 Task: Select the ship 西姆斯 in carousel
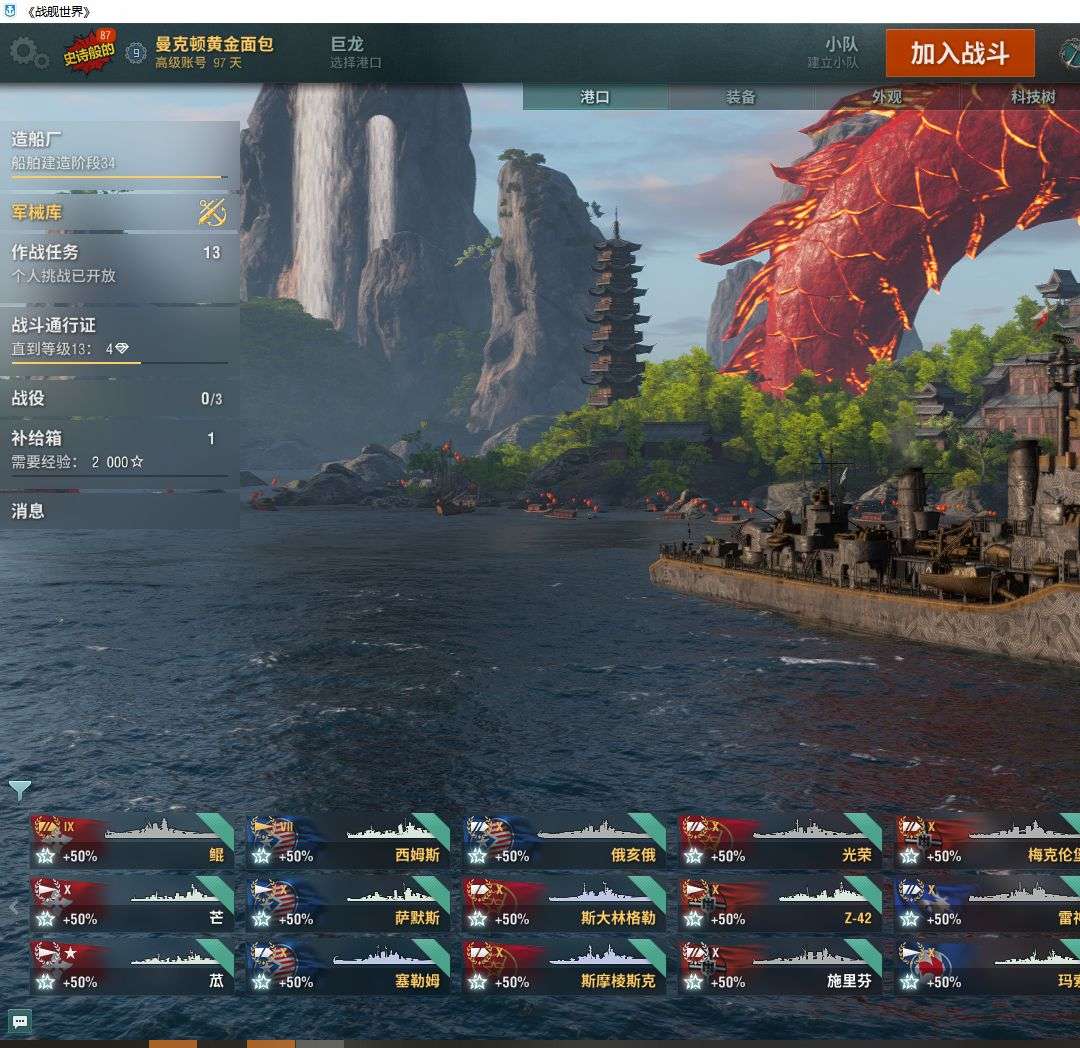click(348, 842)
